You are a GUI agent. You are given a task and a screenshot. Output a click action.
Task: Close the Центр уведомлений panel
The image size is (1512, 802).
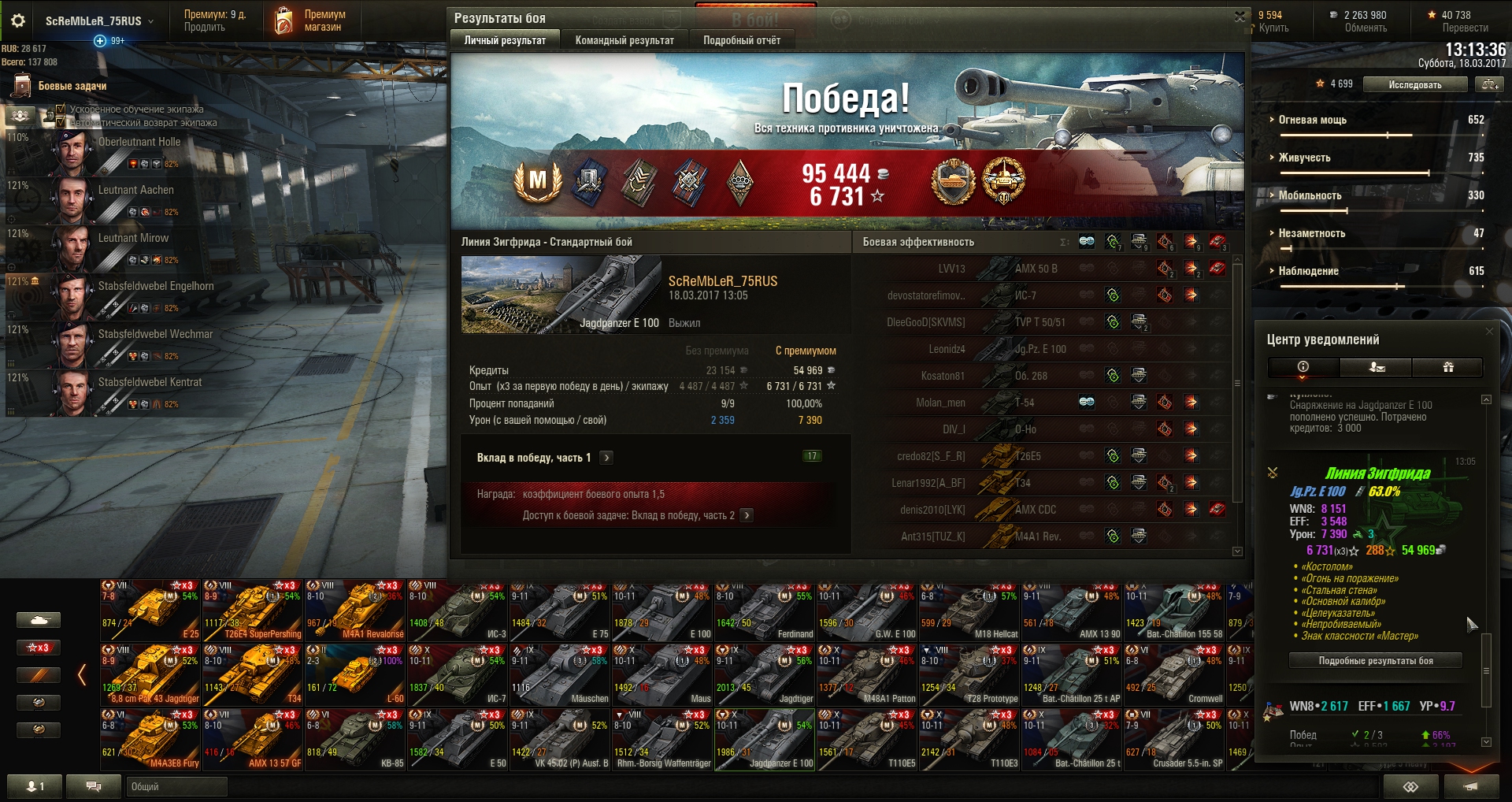[1488, 332]
